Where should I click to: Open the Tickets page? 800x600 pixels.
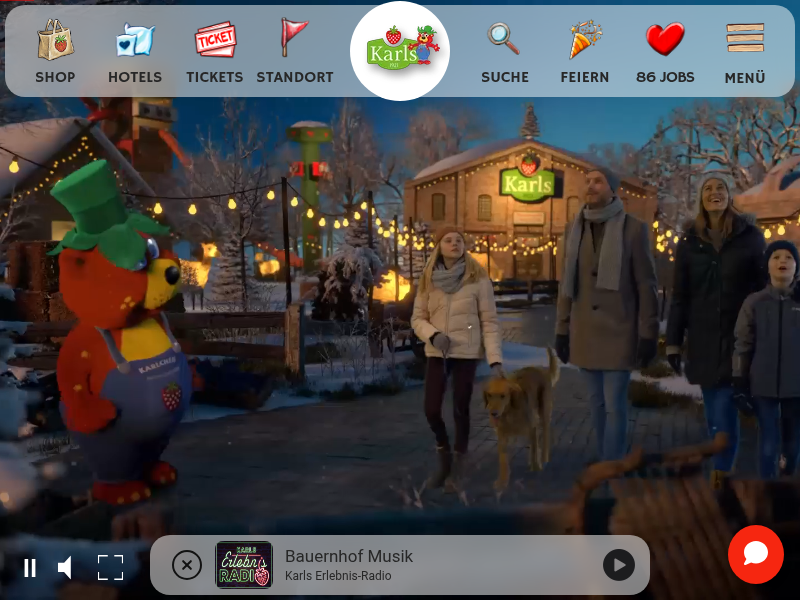point(214,52)
